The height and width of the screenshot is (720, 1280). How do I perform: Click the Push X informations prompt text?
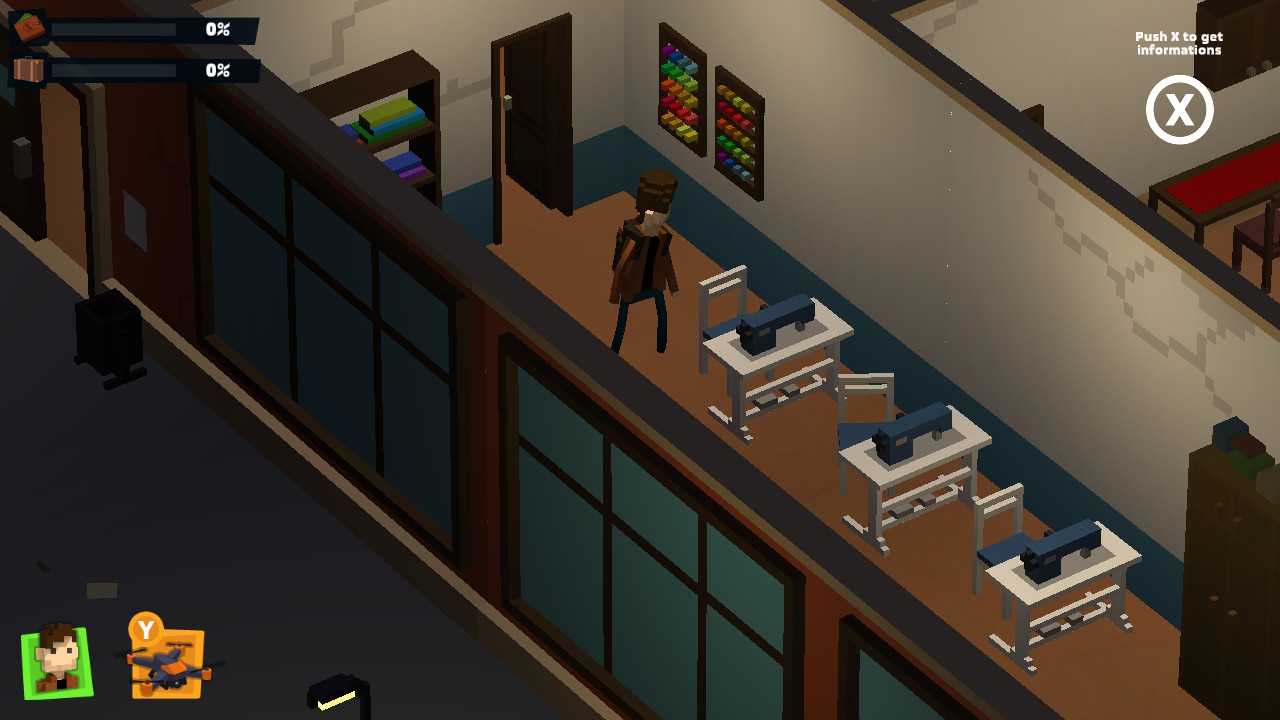1178,42
